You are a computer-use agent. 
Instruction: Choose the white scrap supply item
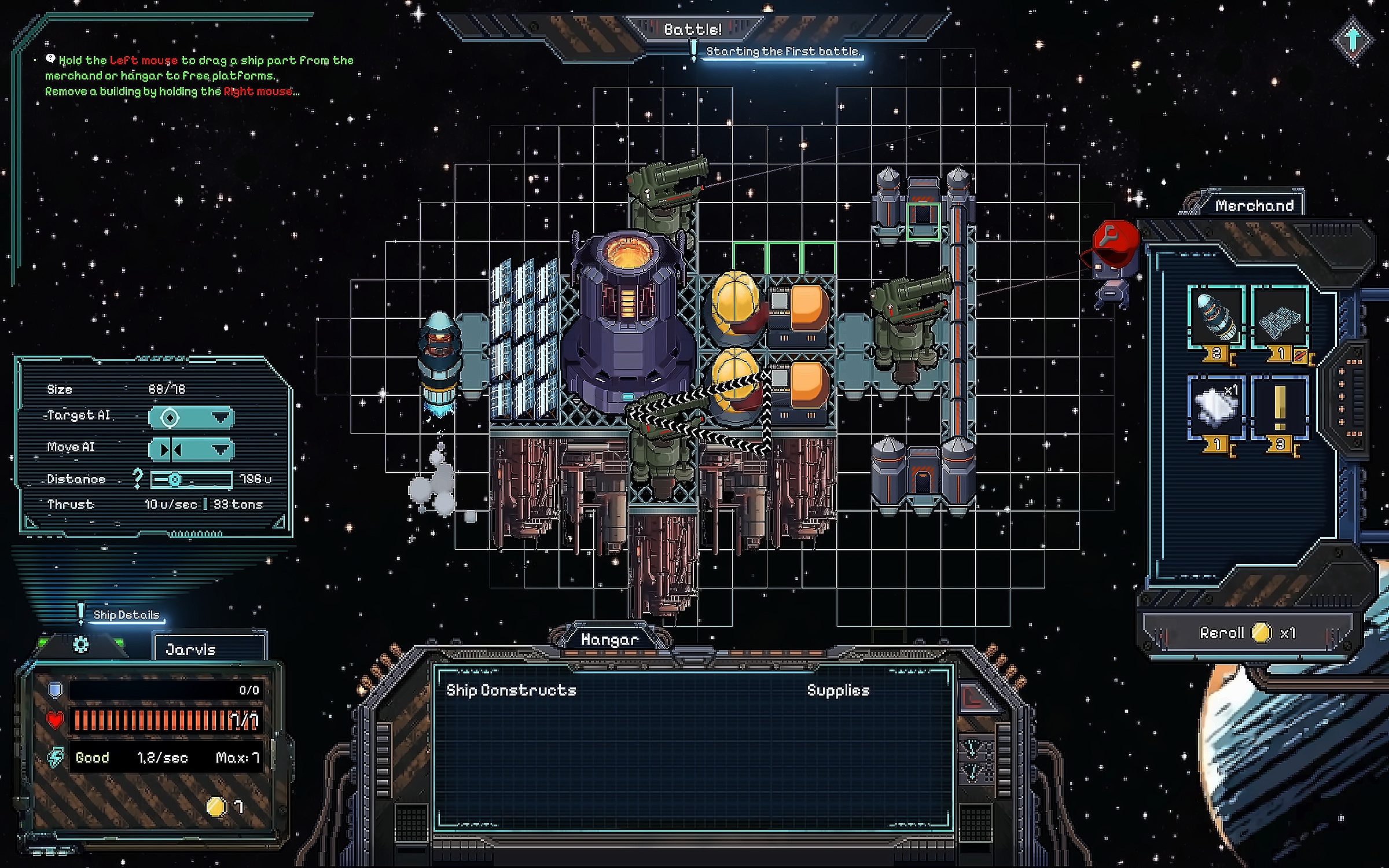[x=1217, y=407]
